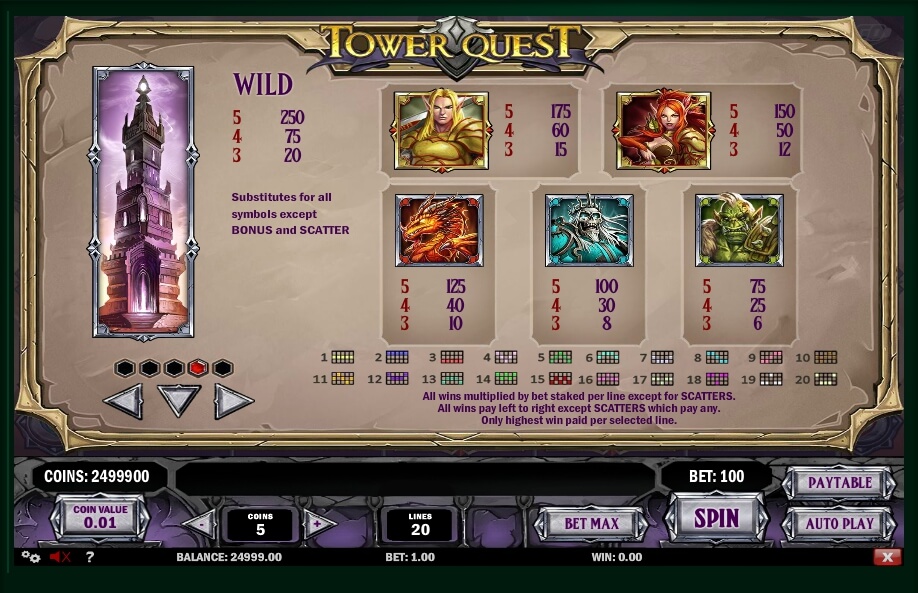The height and width of the screenshot is (593, 918).
Task: Click the down arrow to exit paytable
Action: click(x=179, y=401)
